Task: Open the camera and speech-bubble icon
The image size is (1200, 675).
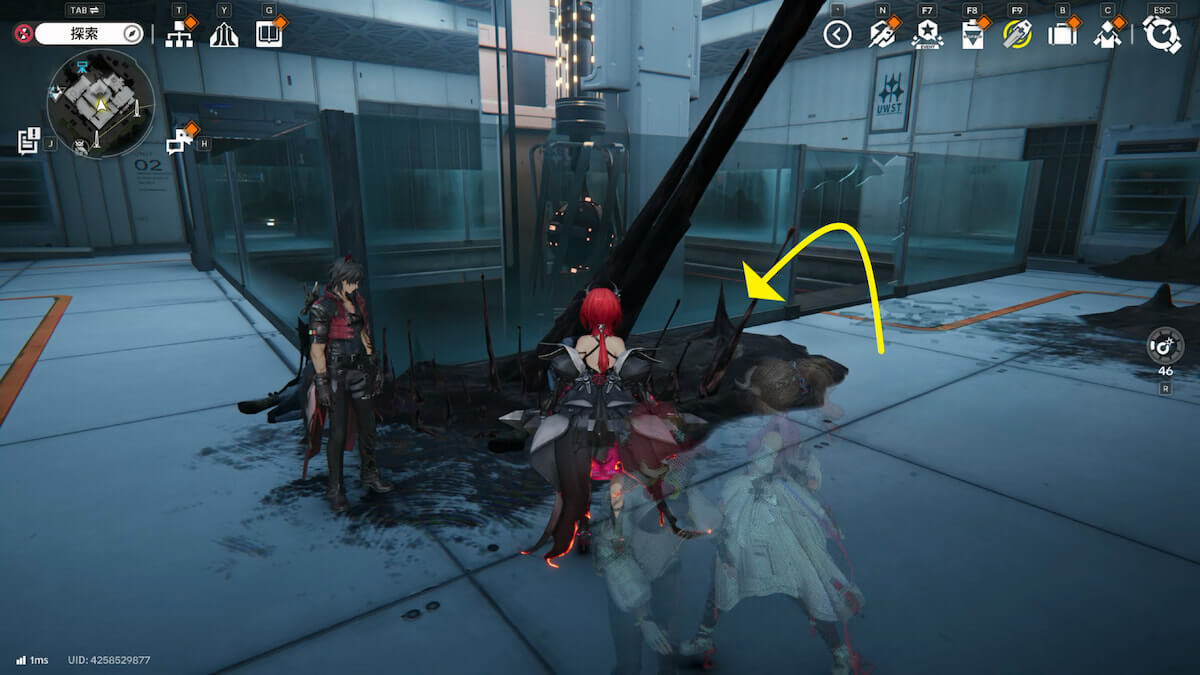Action: (x=179, y=141)
